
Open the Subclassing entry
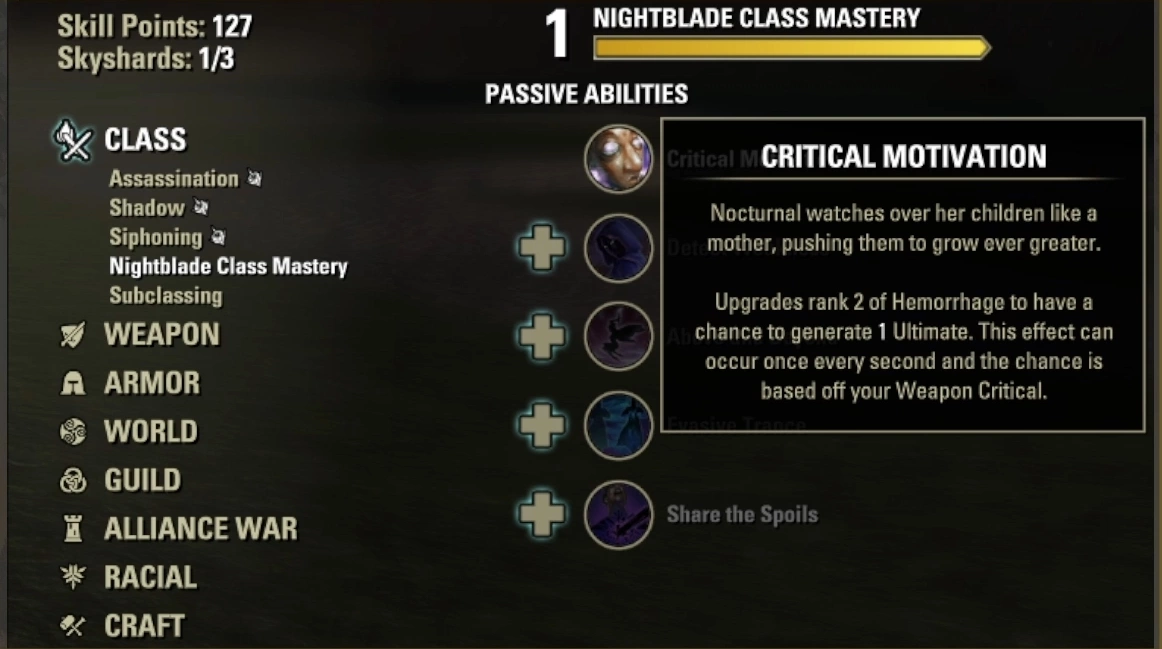point(165,295)
